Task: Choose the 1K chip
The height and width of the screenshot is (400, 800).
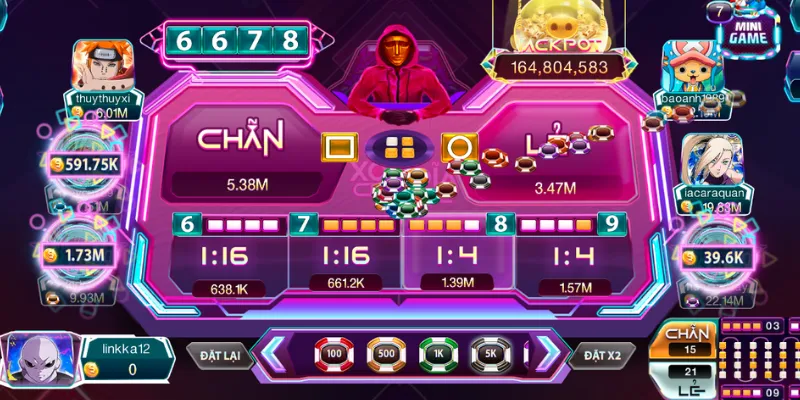Action: [439, 354]
